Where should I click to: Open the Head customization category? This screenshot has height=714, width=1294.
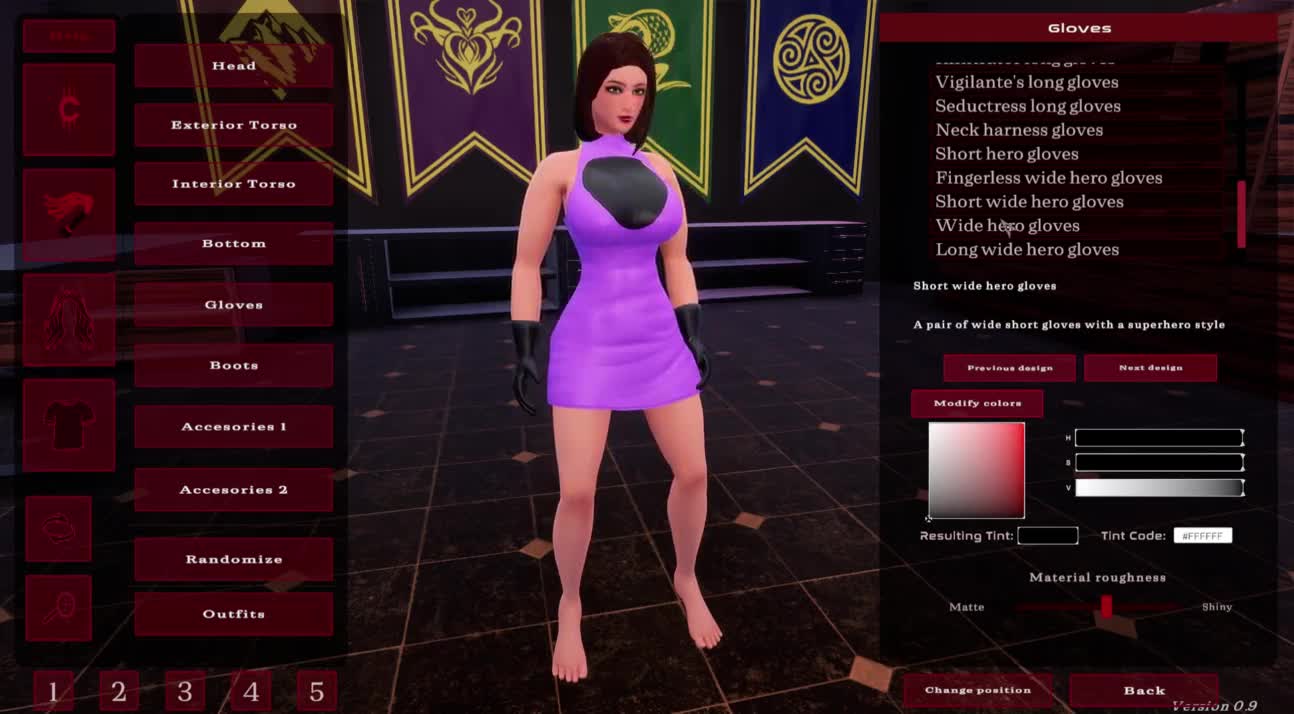tap(233, 66)
